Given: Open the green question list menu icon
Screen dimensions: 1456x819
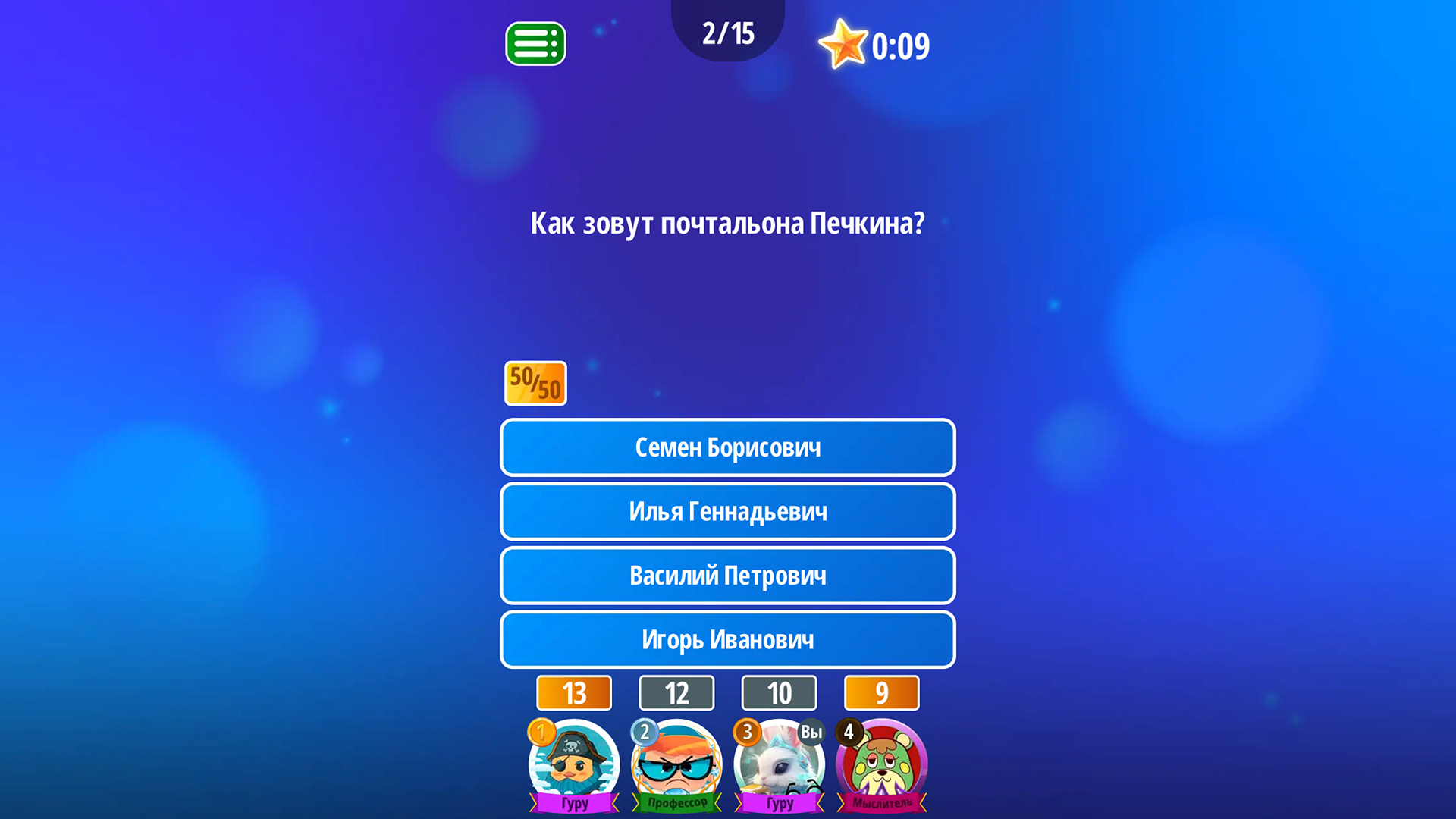Looking at the screenshot, I should [535, 43].
